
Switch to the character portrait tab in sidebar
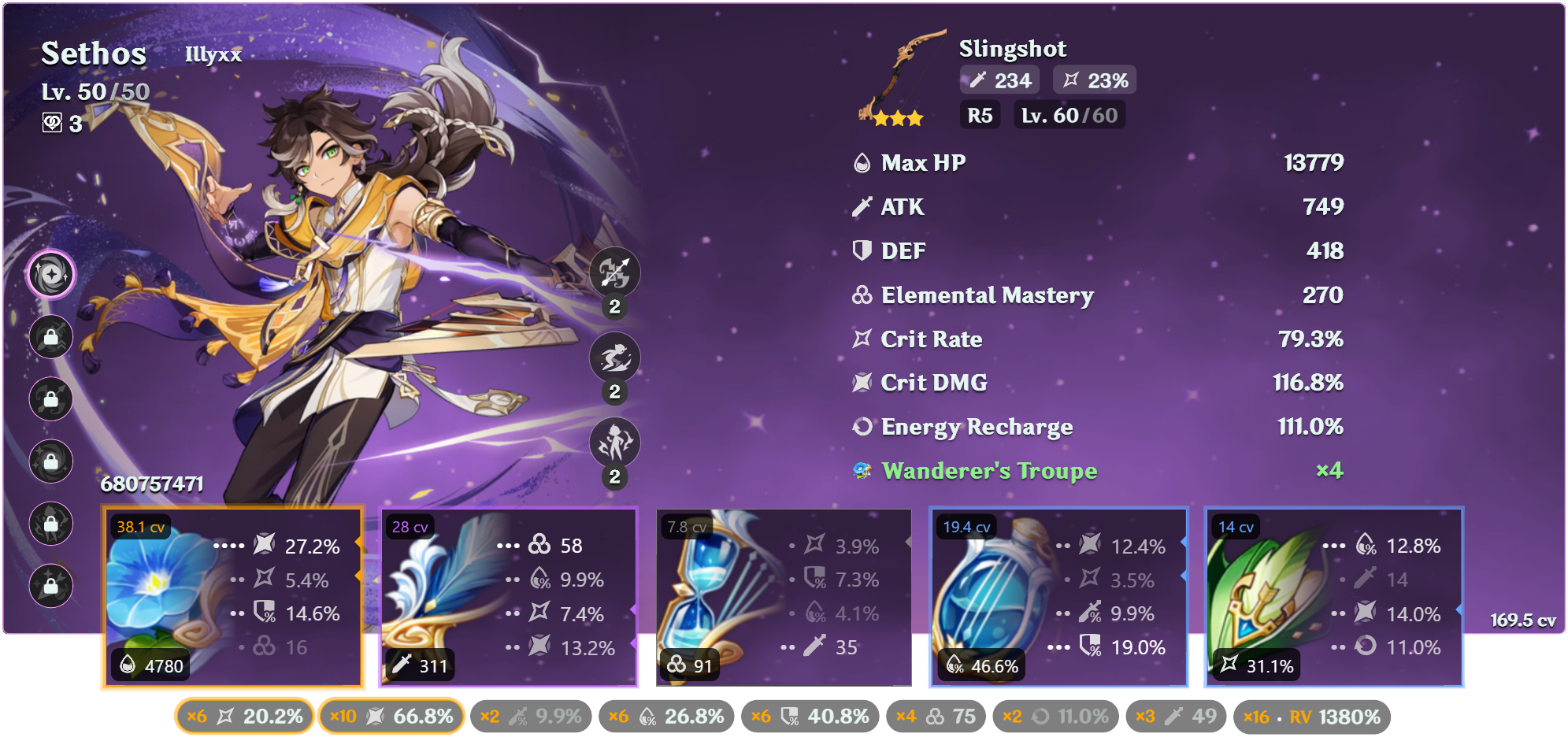50,273
